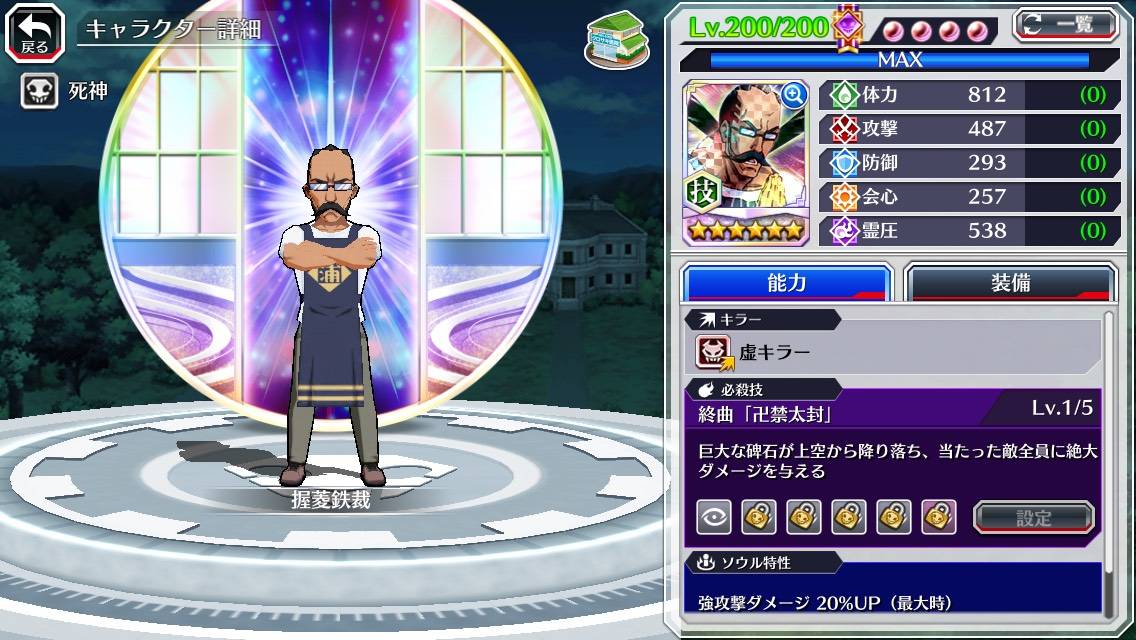Image resolution: width=1136 pixels, height=640 pixels.
Task: Switch to the 装備 tab
Action: (x=1010, y=283)
